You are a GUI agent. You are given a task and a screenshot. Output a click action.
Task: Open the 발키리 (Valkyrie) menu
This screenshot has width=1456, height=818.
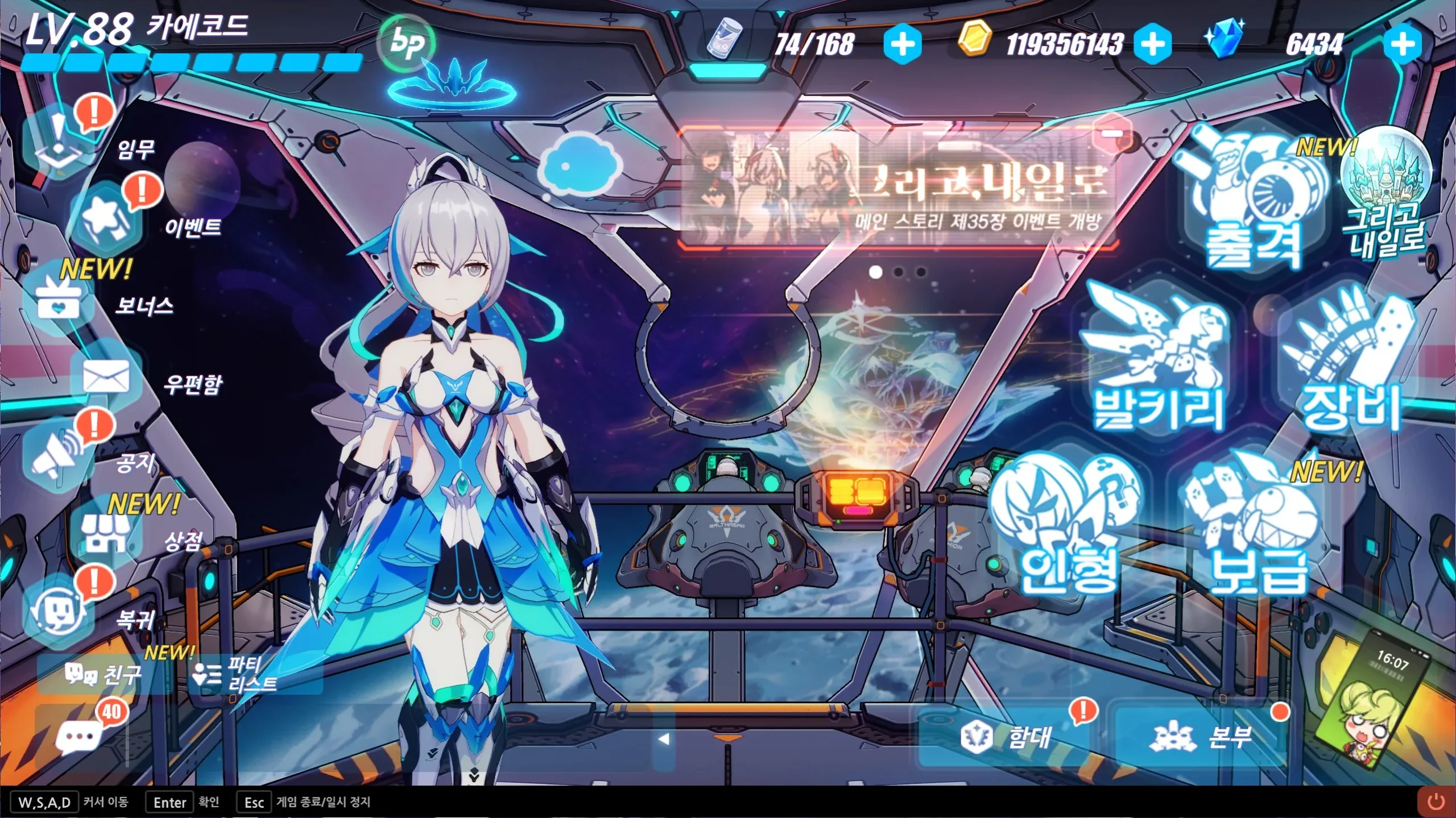(1157, 364)
